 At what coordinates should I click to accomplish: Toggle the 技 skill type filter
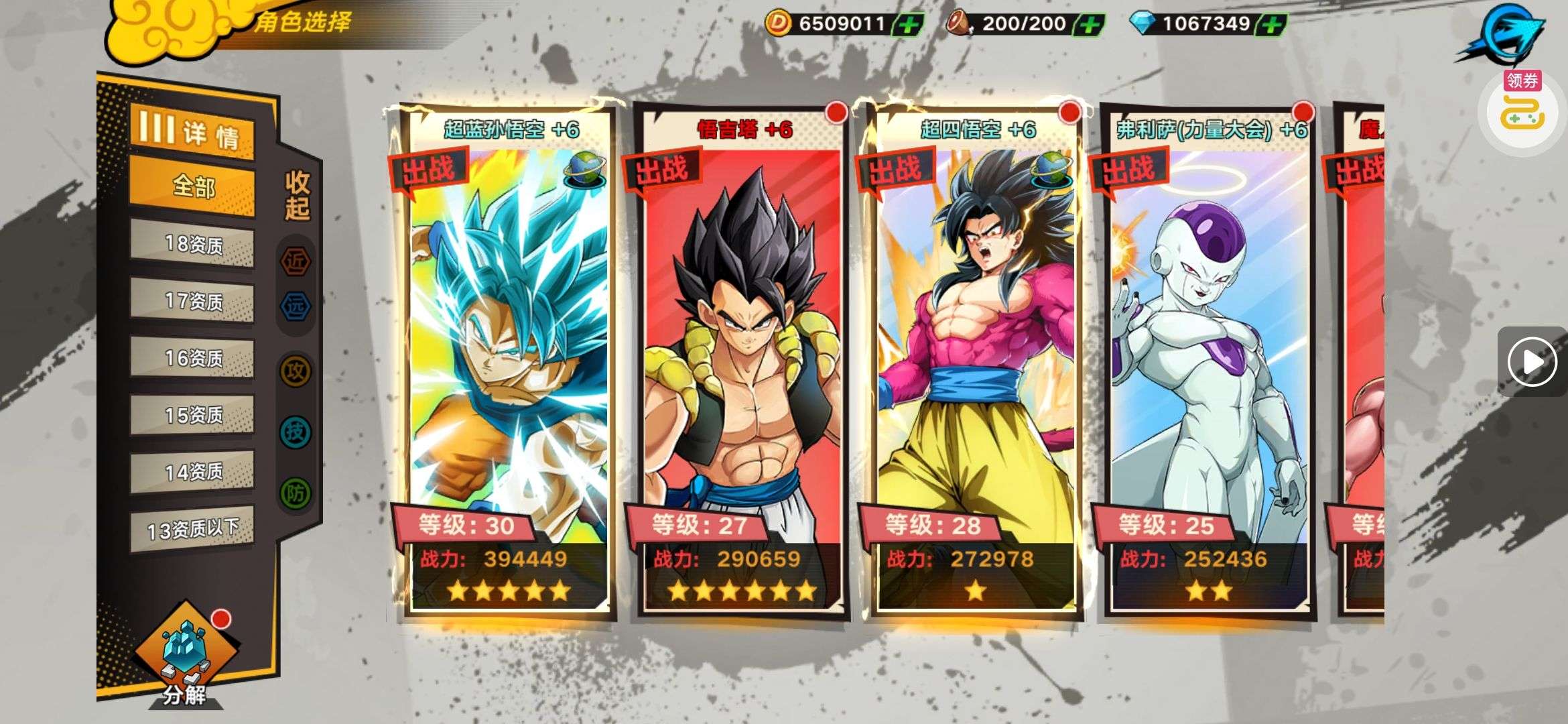(296, 432)
